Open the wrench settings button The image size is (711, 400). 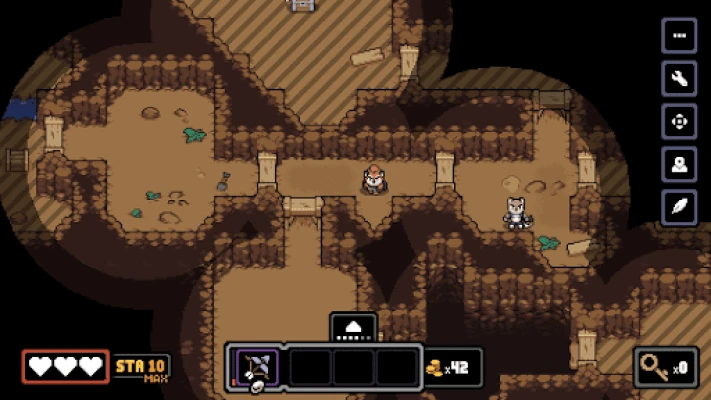pyautogui.click(x=679, y=79)
